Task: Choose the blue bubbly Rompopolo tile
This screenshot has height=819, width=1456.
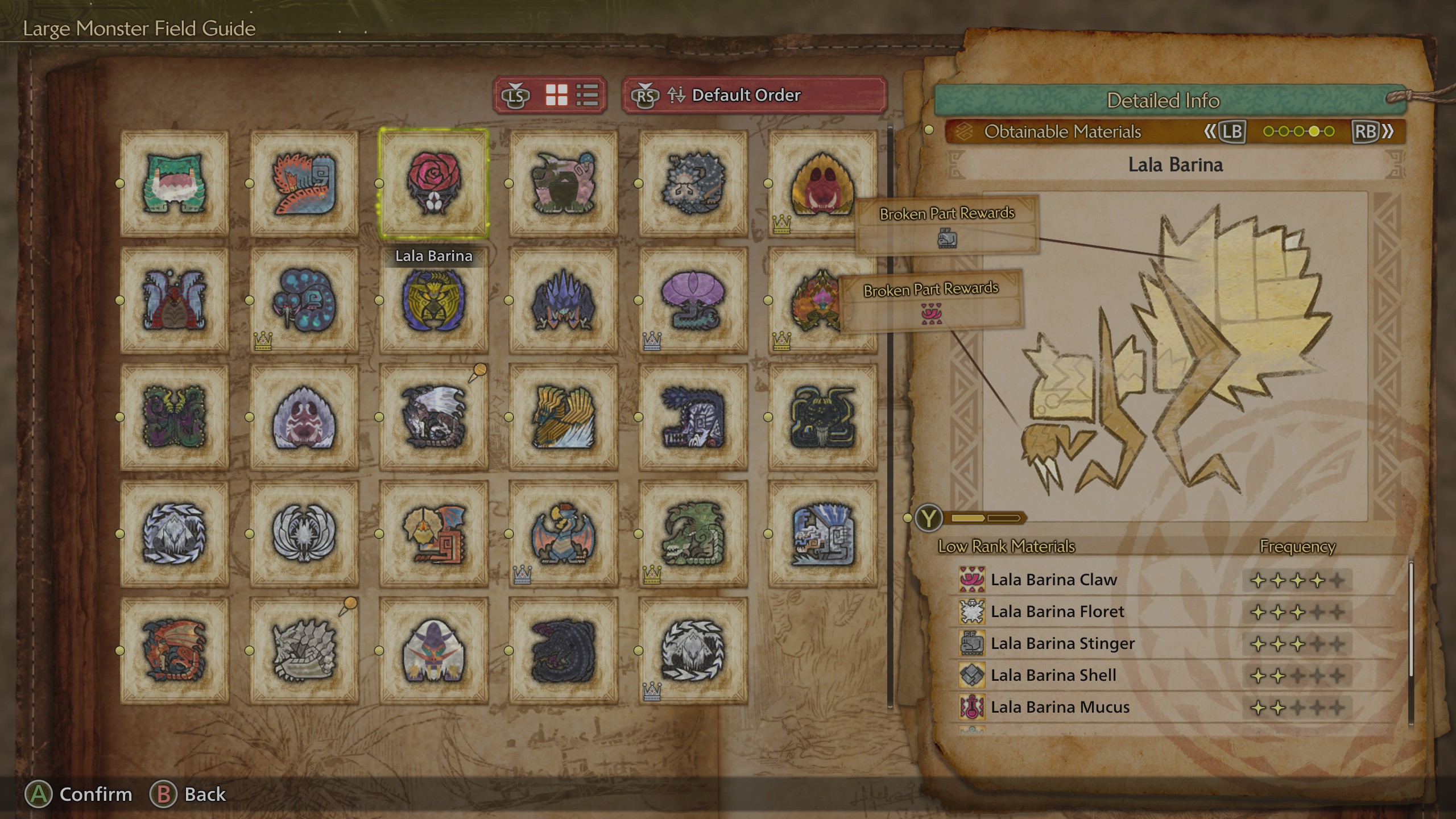Action: coord(304,300)
